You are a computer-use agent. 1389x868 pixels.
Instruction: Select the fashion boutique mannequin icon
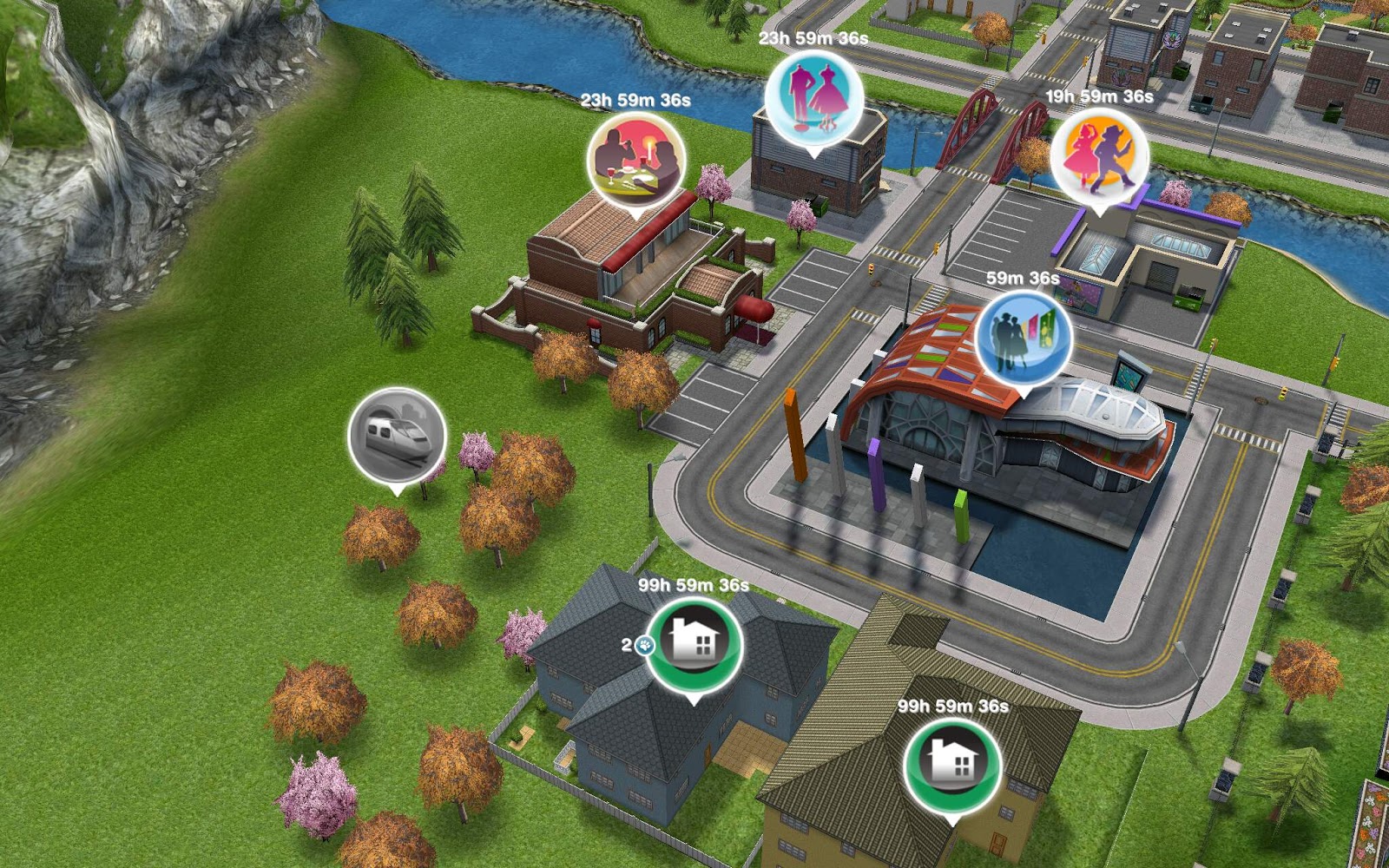pyautogui.click(x=814, y=98)
